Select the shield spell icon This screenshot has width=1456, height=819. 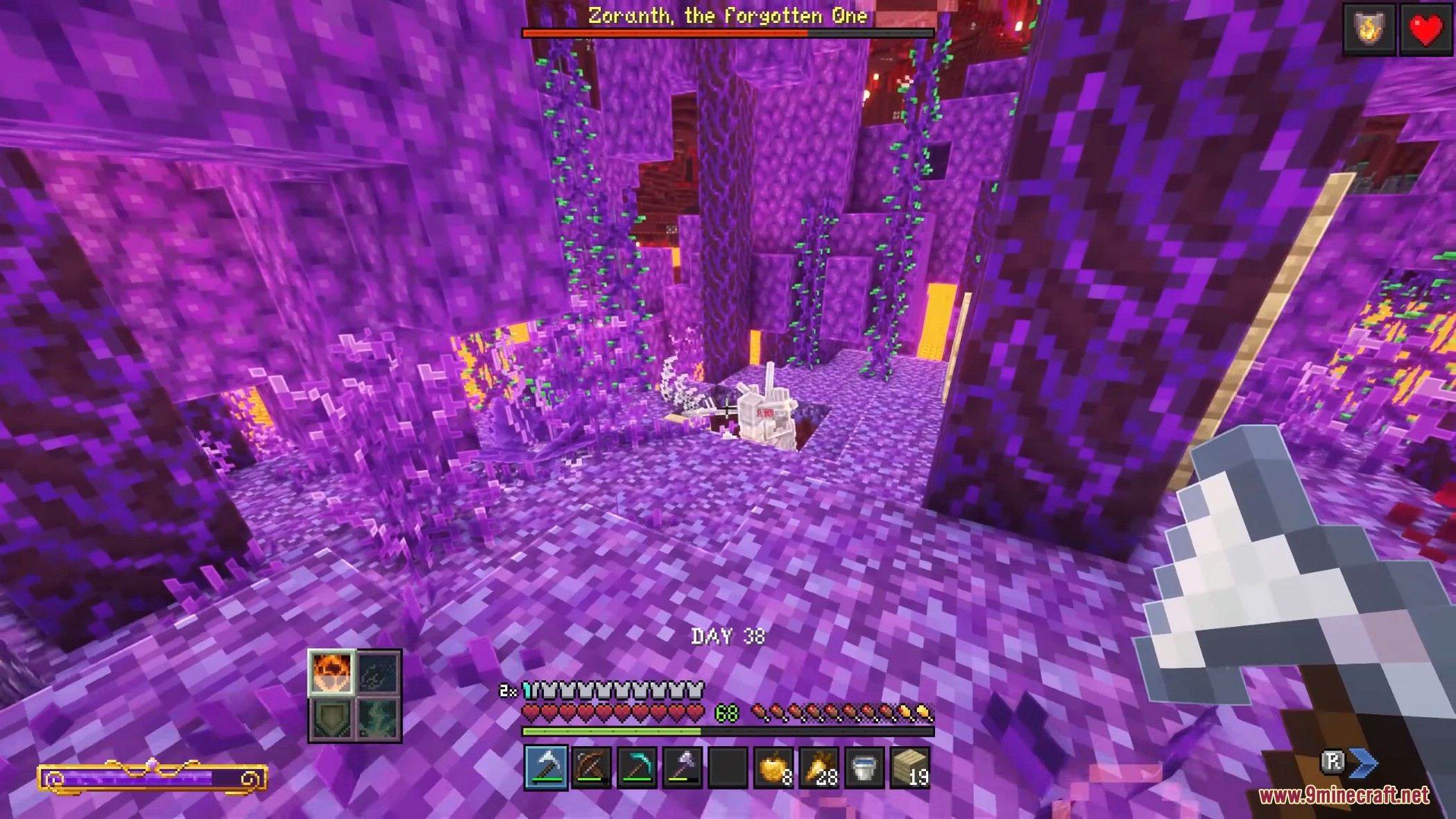332,718
